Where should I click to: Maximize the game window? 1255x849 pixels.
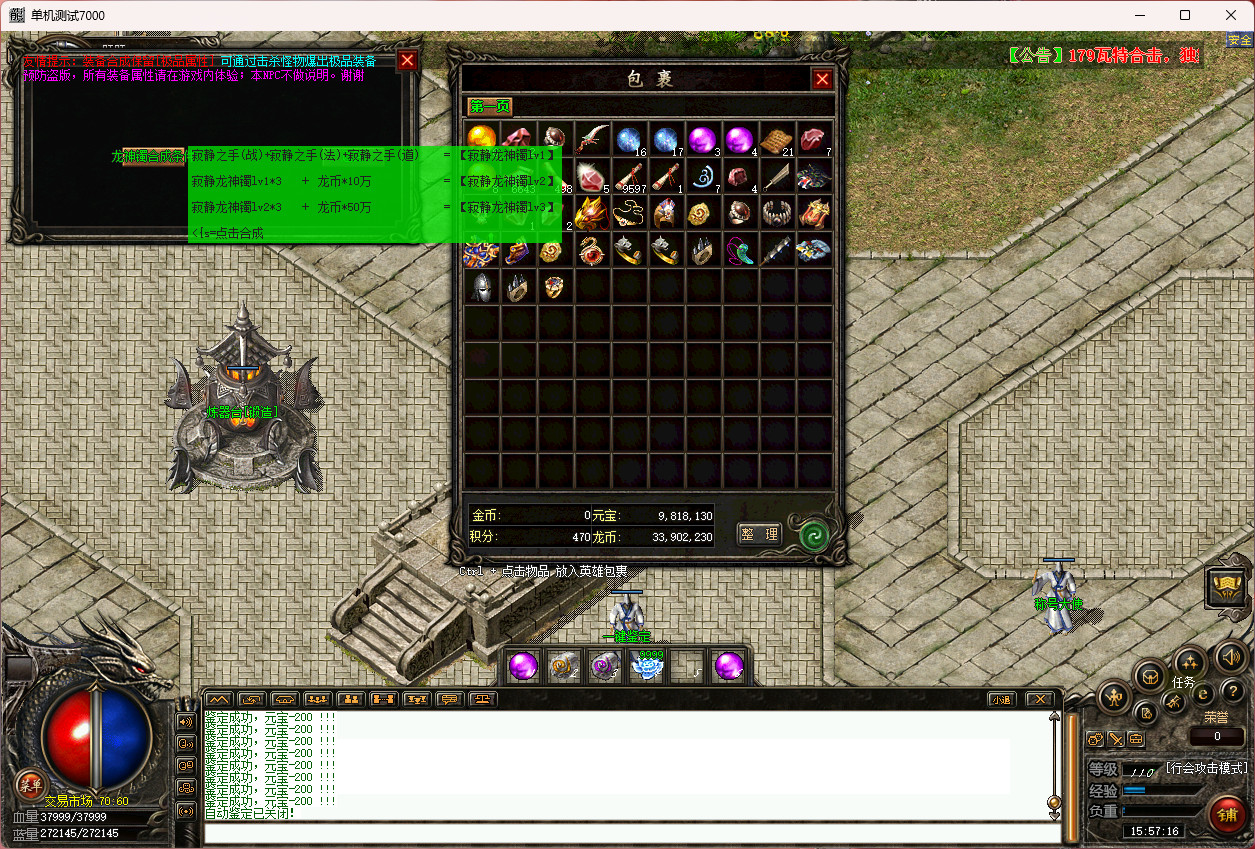[1185, 15]
